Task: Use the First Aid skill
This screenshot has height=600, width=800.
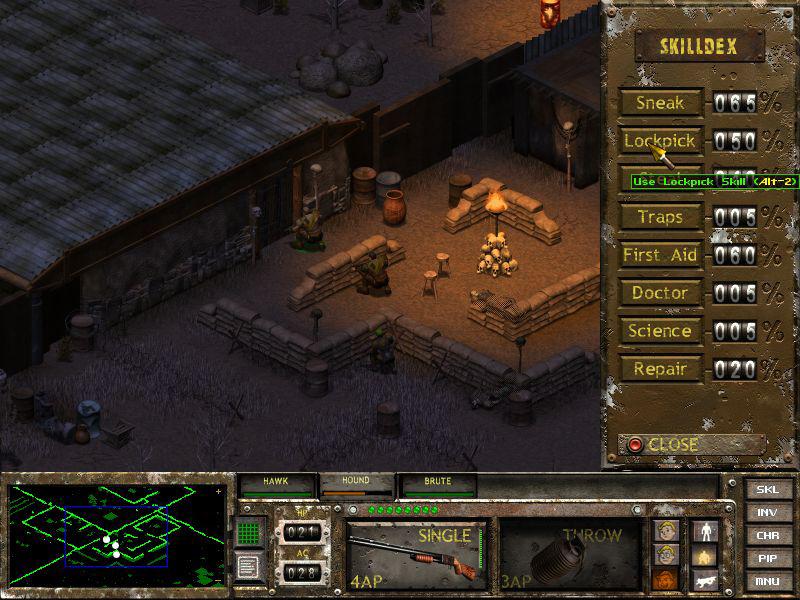Action: pos(660,255)
